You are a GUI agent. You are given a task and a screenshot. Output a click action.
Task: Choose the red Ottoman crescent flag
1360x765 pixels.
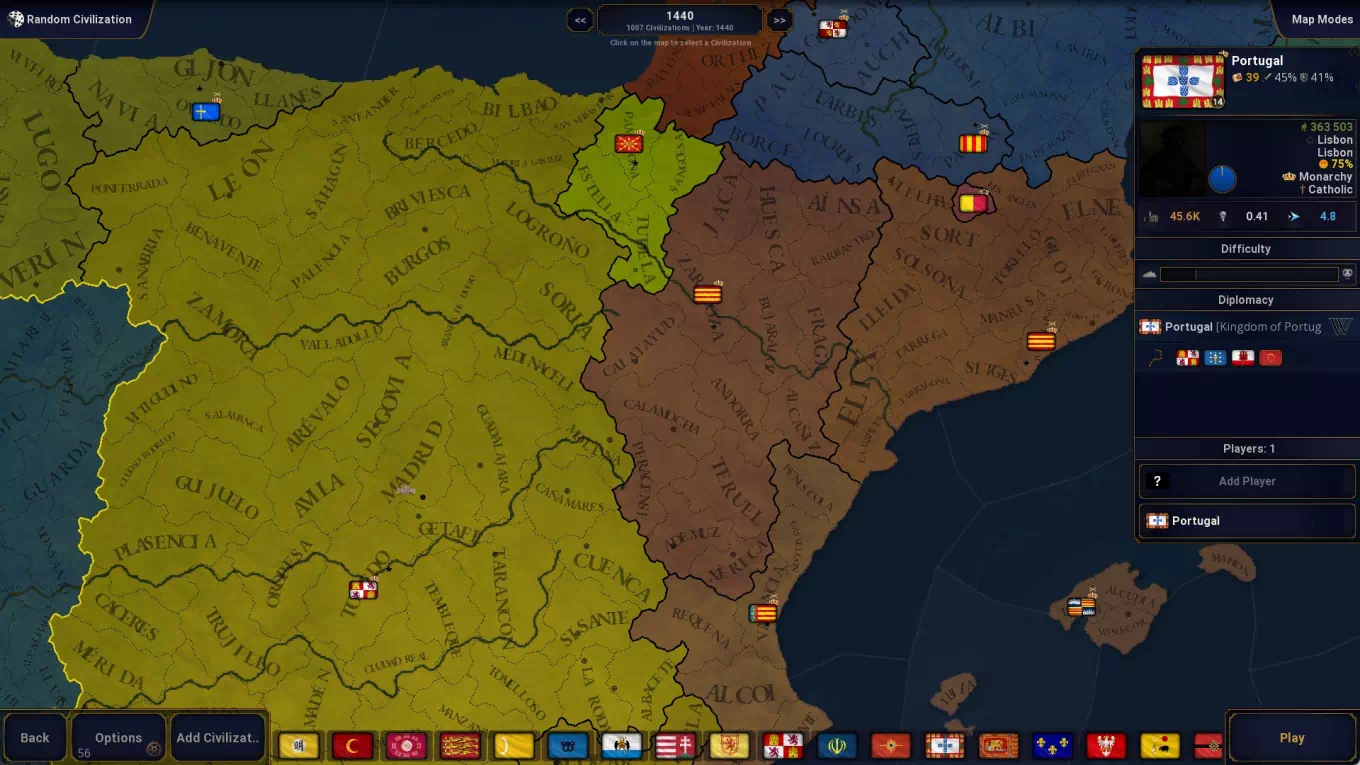click(352, 746)
